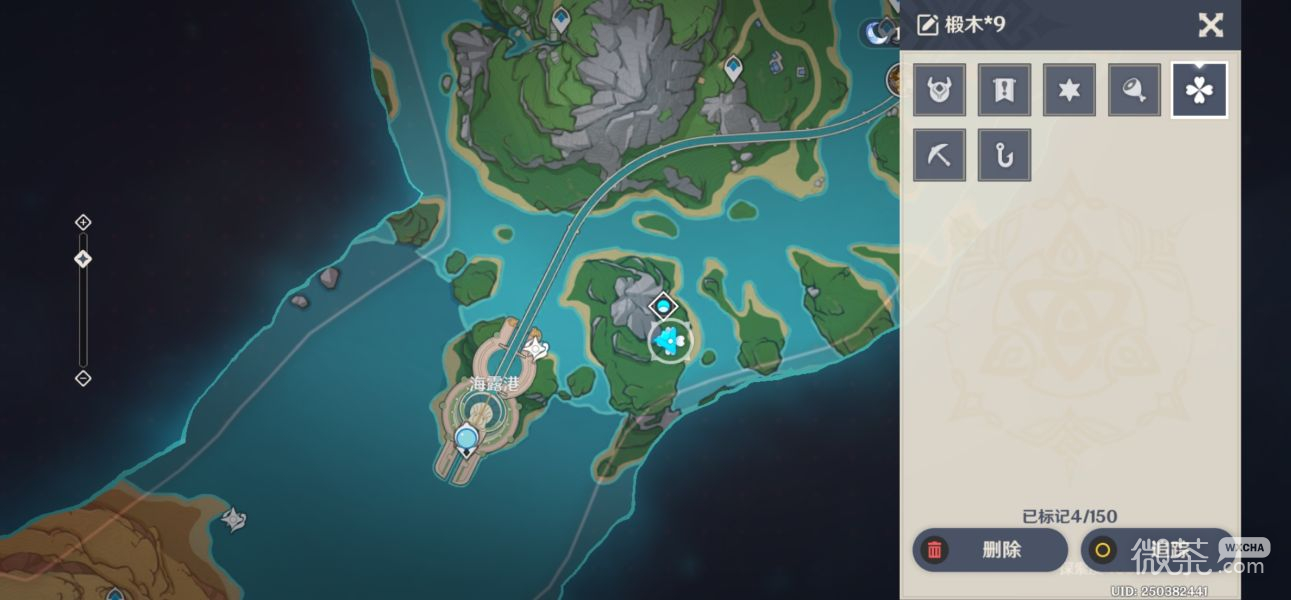Close the custom pin panel
The width and height of the screenshot is (1291, 600).
coord(1210,25)
